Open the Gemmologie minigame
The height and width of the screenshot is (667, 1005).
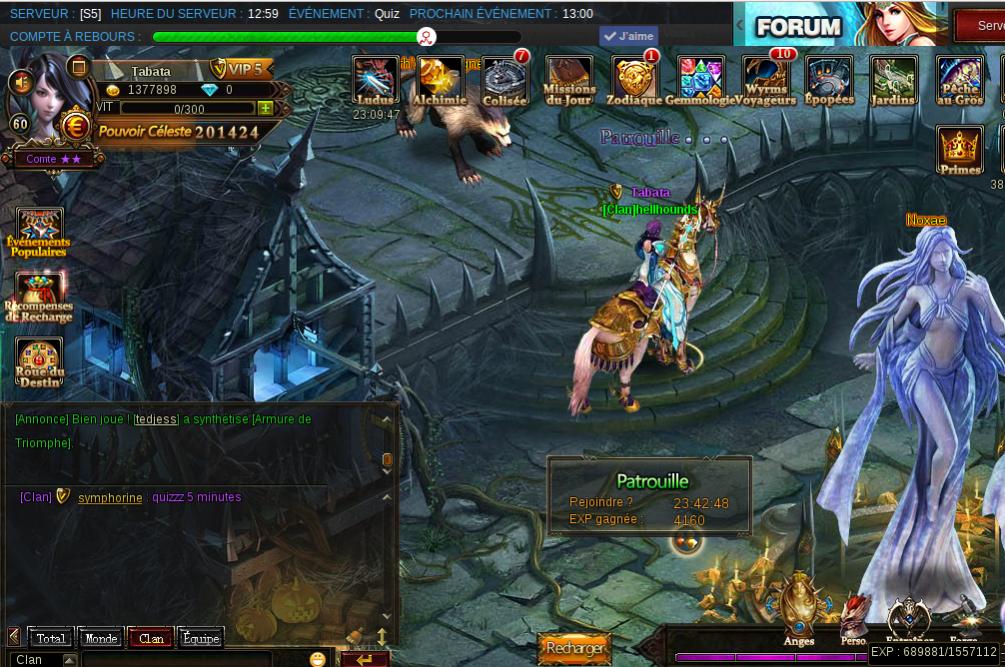pos(700,80)
